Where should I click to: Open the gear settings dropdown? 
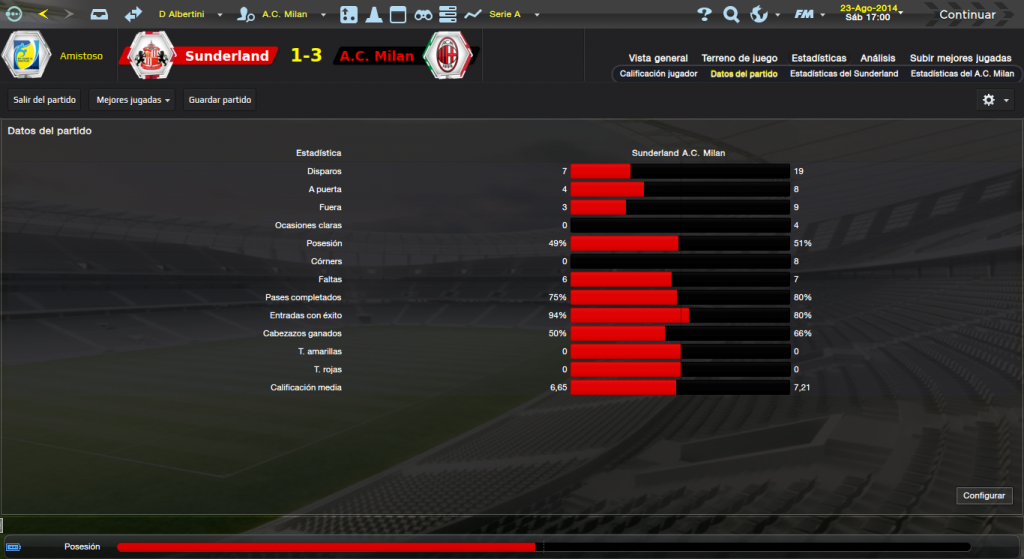click(996, 100)
